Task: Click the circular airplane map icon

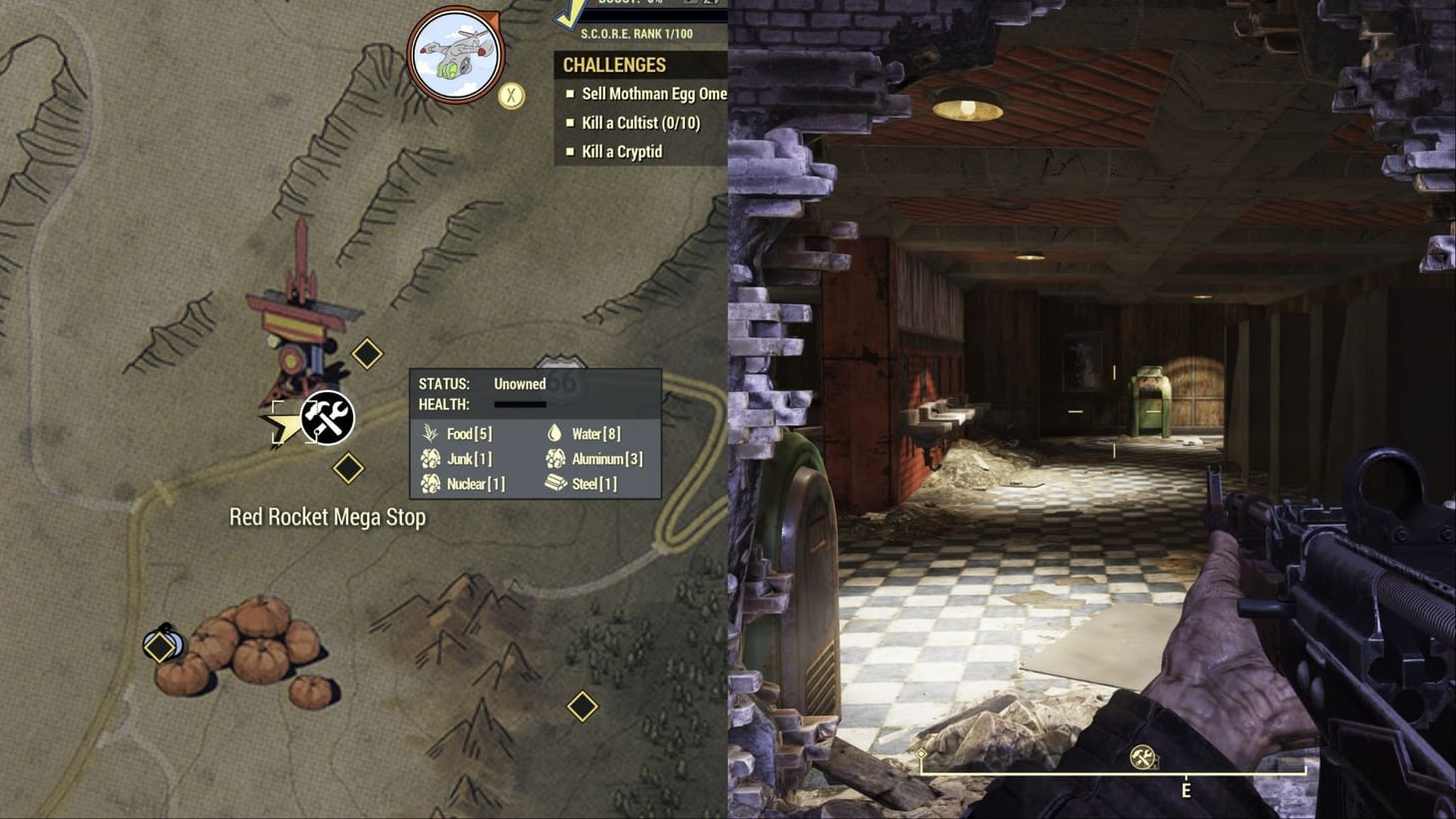Action: tap(456, 56)
